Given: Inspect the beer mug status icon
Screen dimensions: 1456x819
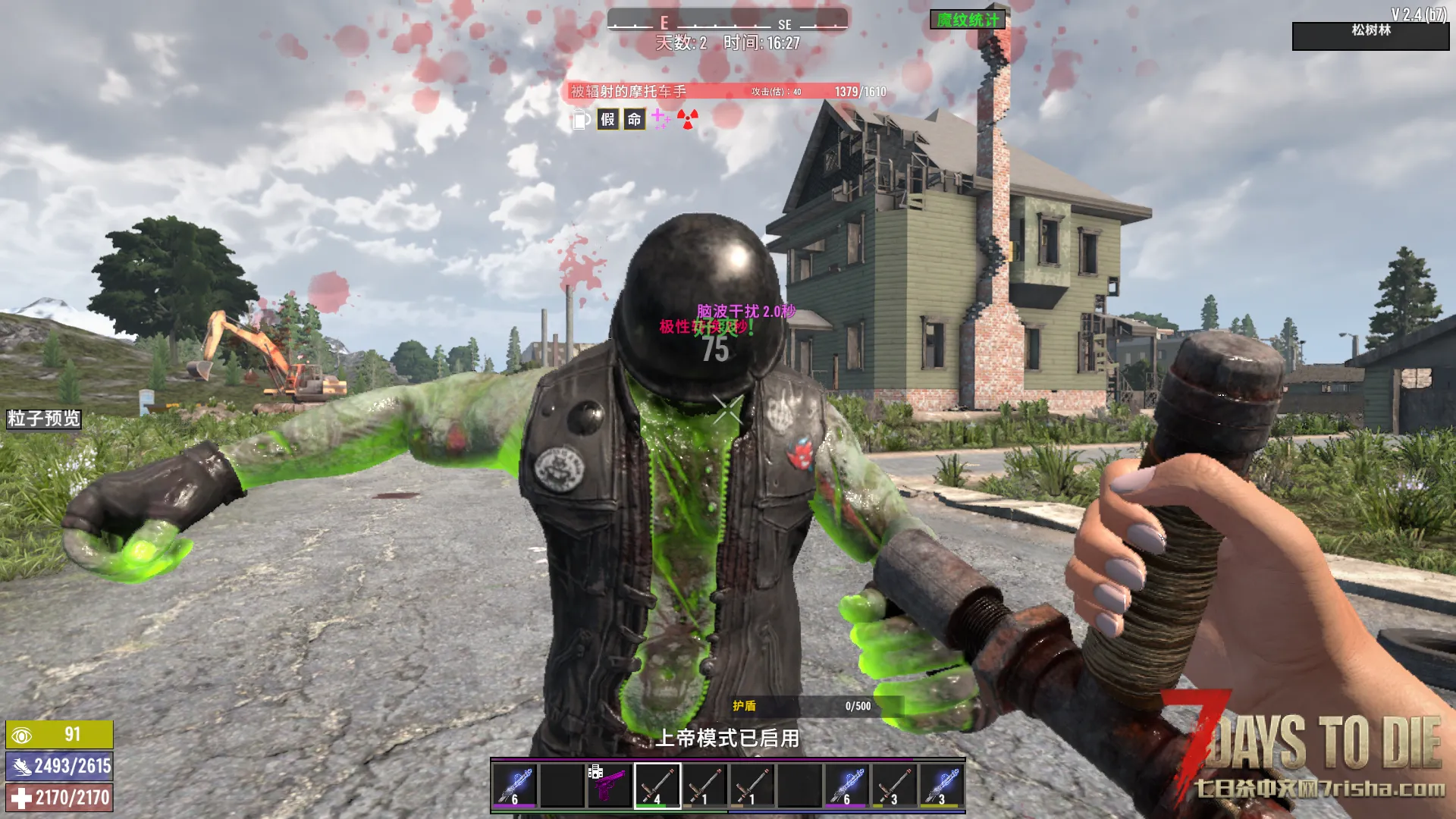Looking at the screenshot, I should 580,119.
